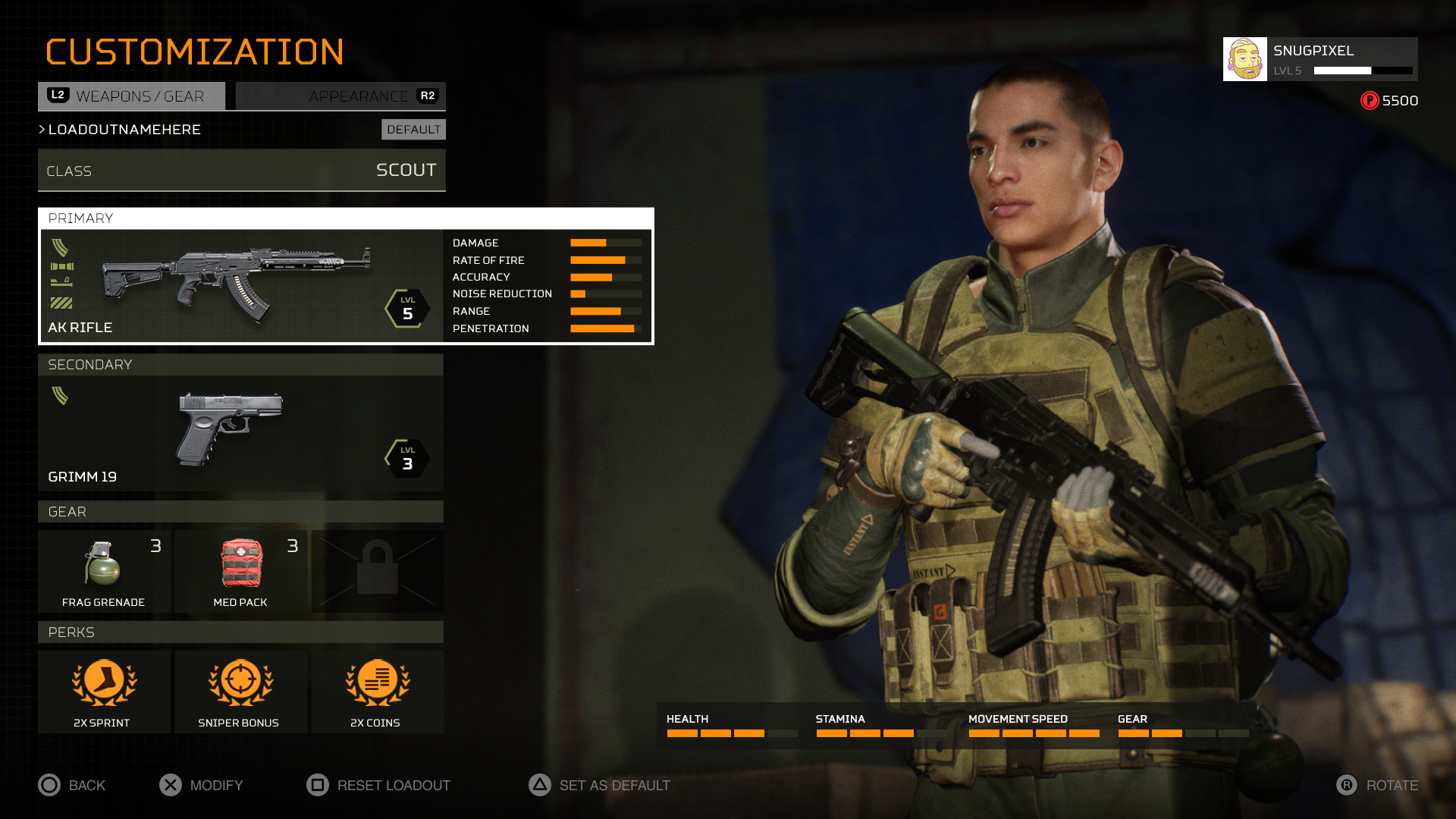The height and width of the screenshot is (819, 1456).
Task: Choose the Grimm 19 secondary weapon
Action: 240,433
